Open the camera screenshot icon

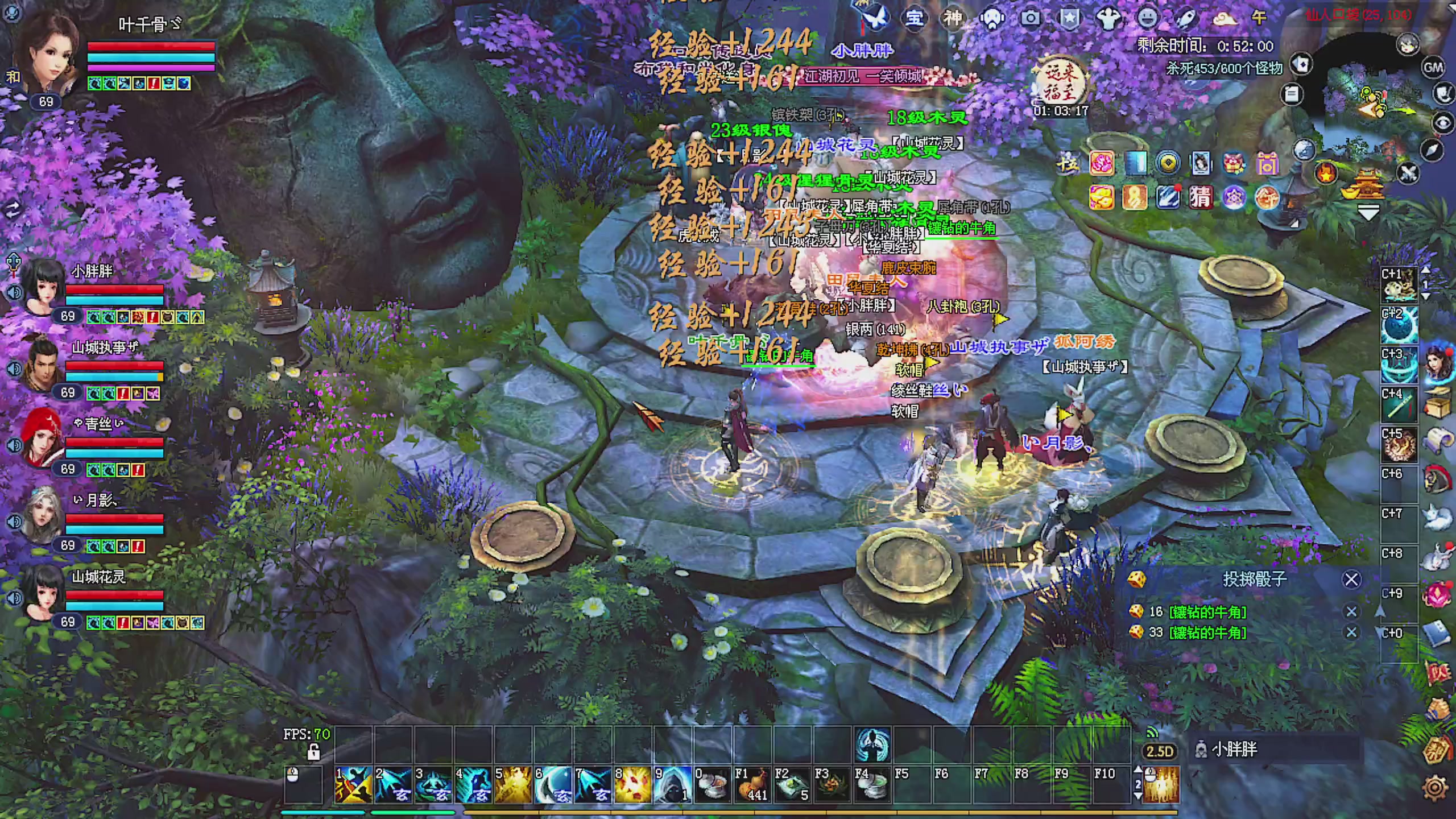tap(1030, 18)
